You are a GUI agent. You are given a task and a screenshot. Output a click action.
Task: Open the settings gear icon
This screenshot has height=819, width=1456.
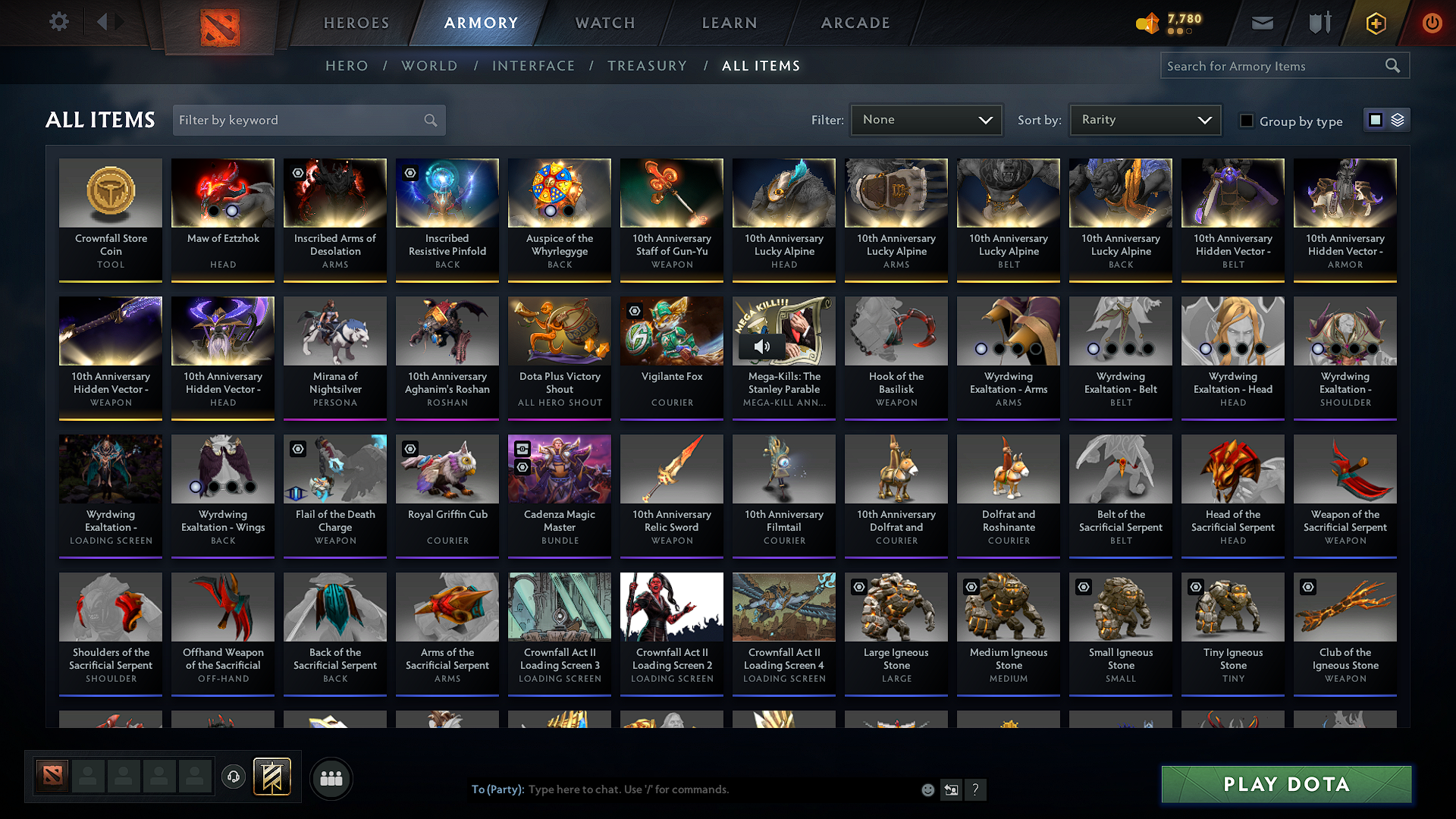tap(58, 21)
